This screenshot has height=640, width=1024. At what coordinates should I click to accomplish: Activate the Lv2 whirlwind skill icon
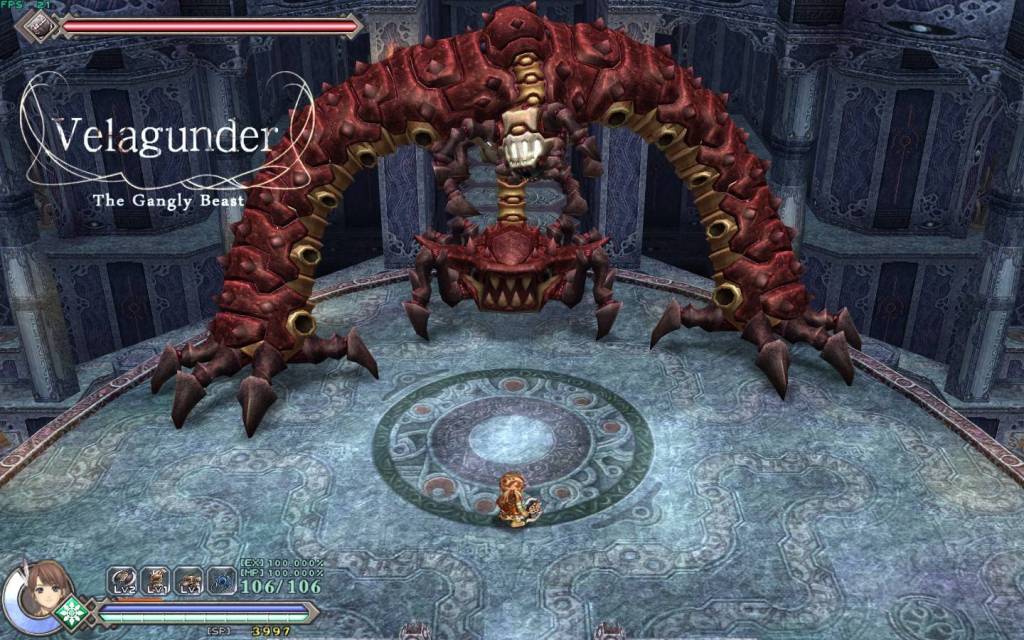123,581
